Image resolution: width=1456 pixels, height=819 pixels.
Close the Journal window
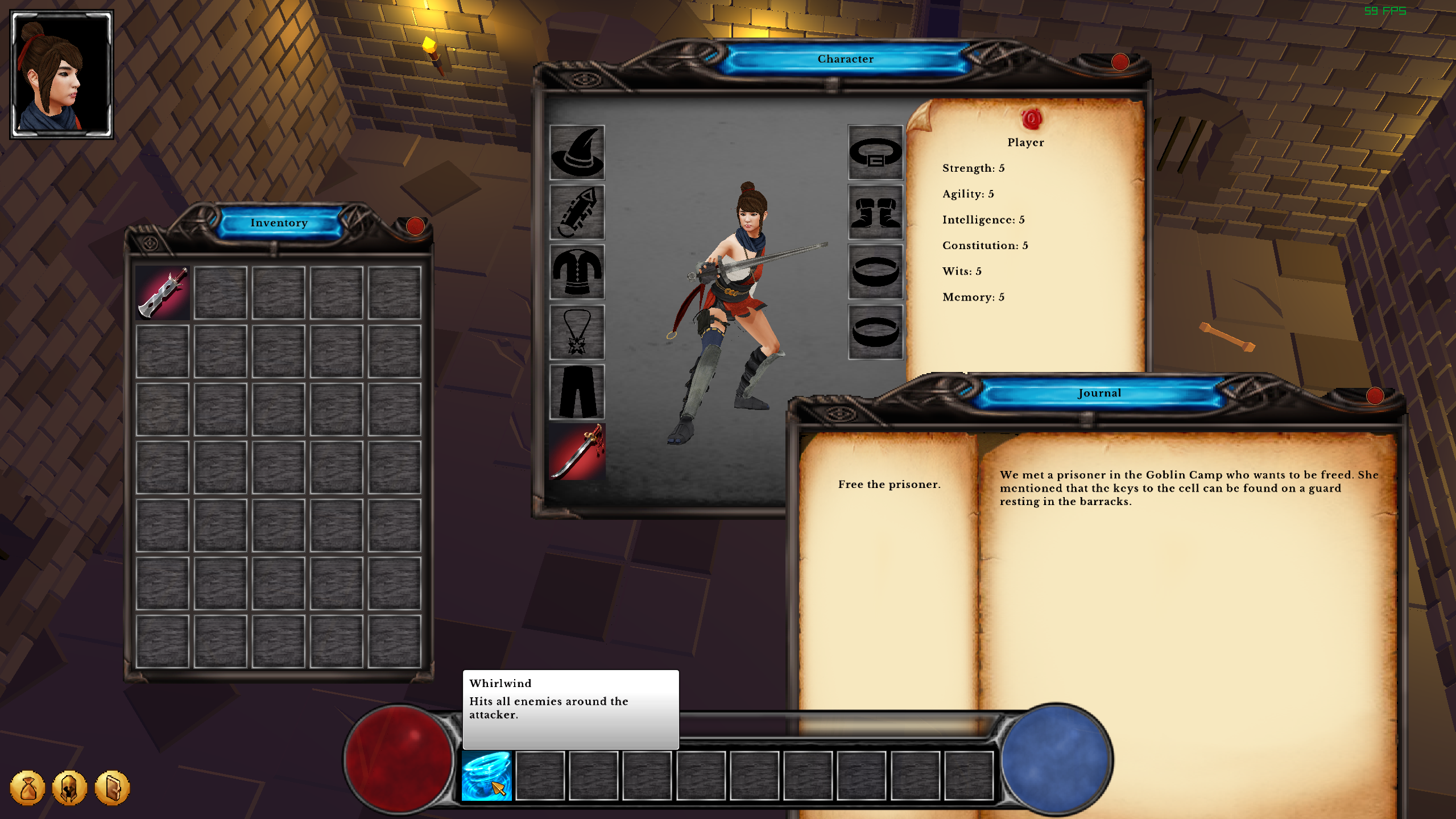[x=1375, y=396]
